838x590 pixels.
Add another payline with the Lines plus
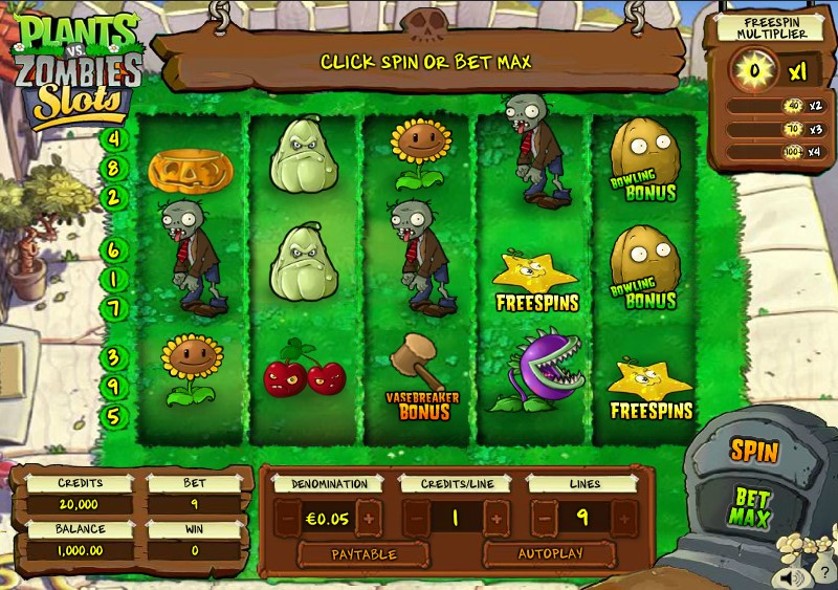[624, 518]
